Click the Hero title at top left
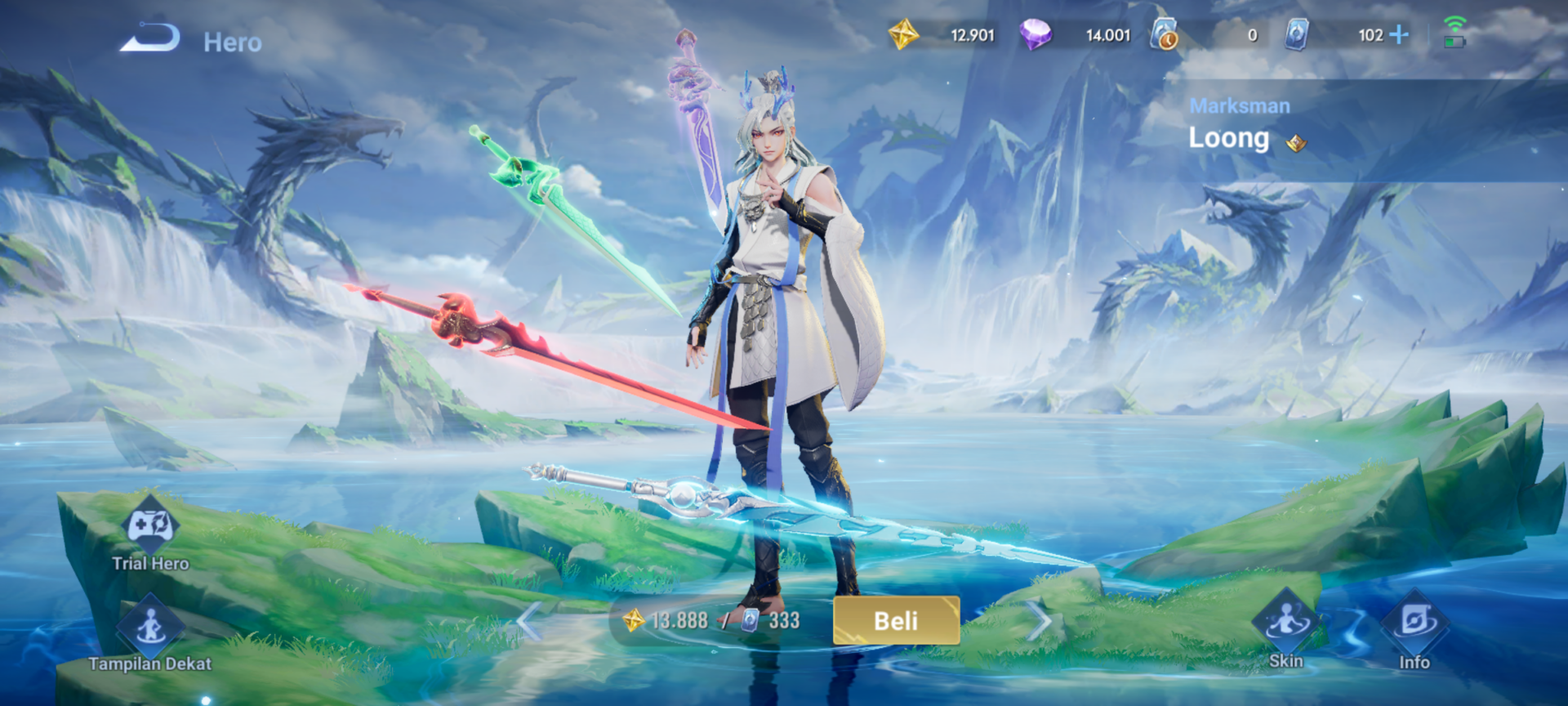Screen dimensions: 1568x706 (233, 42)
